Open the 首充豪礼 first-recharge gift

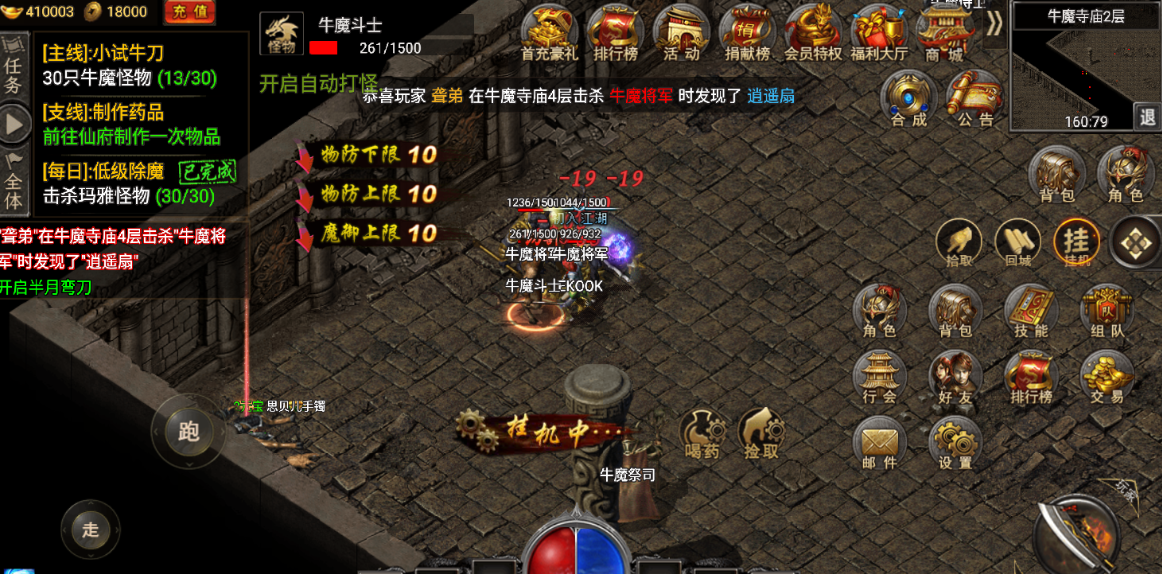[549, 32]
